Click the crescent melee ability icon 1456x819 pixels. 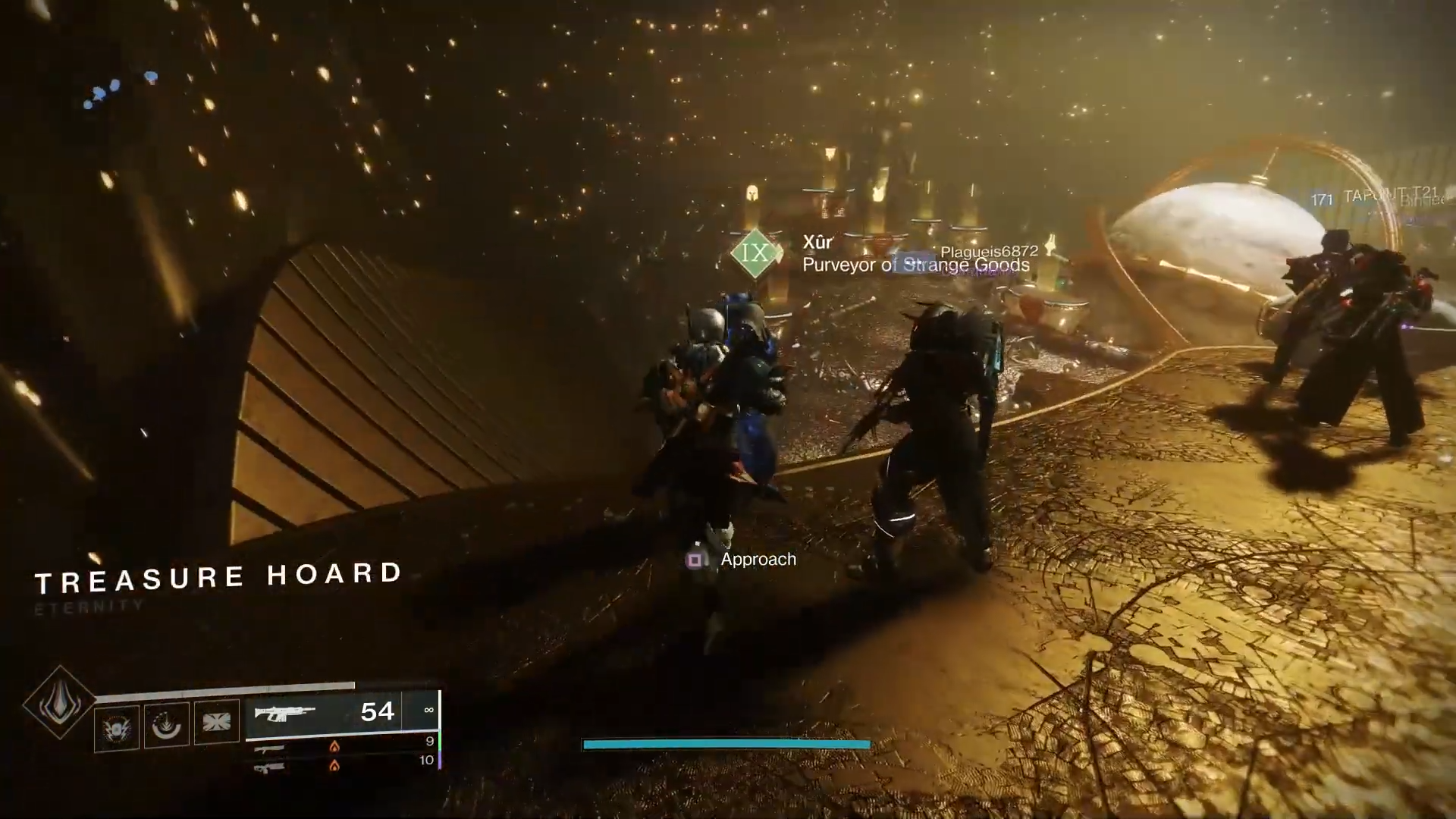[167, 725]
